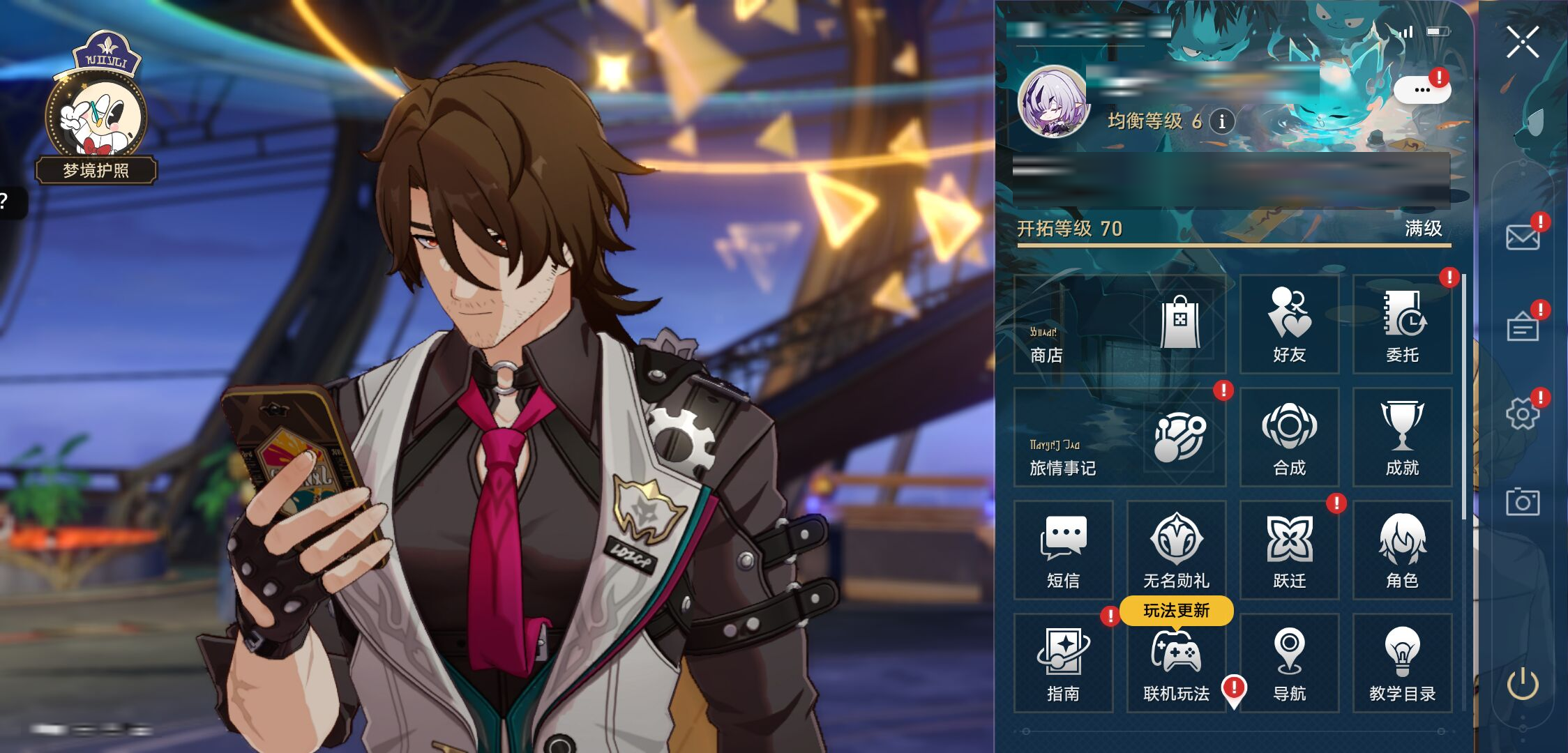
Task: Open the 梦境护照 dream passport badge
Action: [x=96, y=112]
